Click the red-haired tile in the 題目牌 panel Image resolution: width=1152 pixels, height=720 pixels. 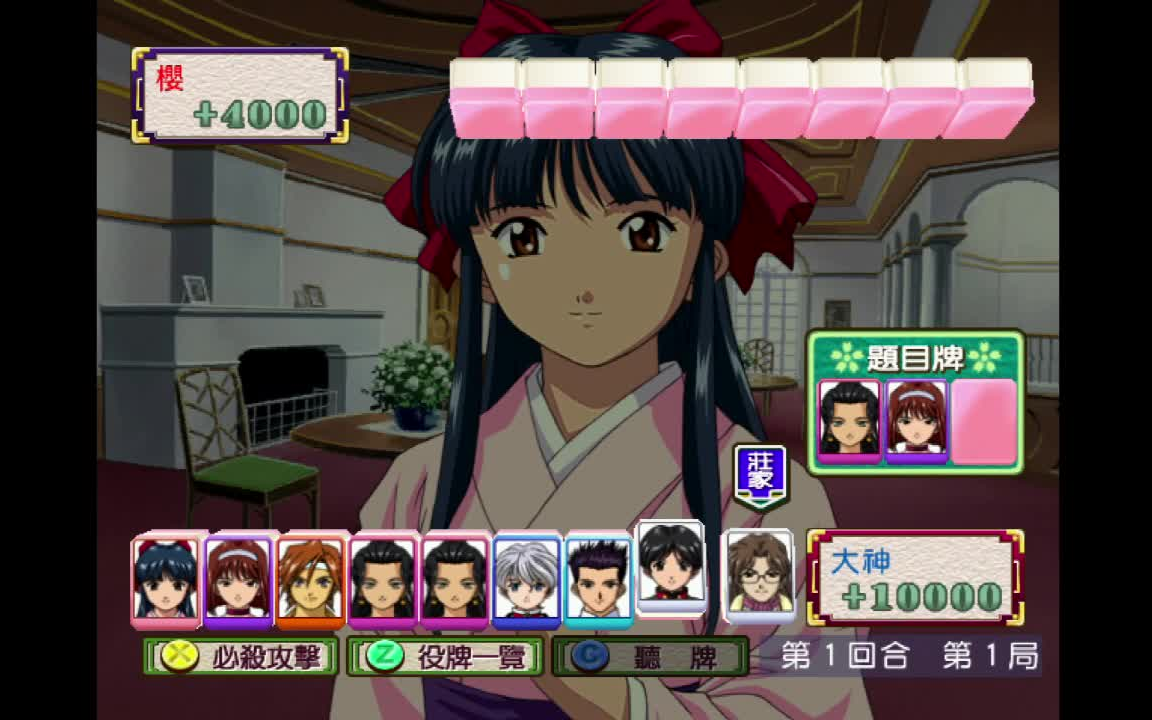coord(916,420)
